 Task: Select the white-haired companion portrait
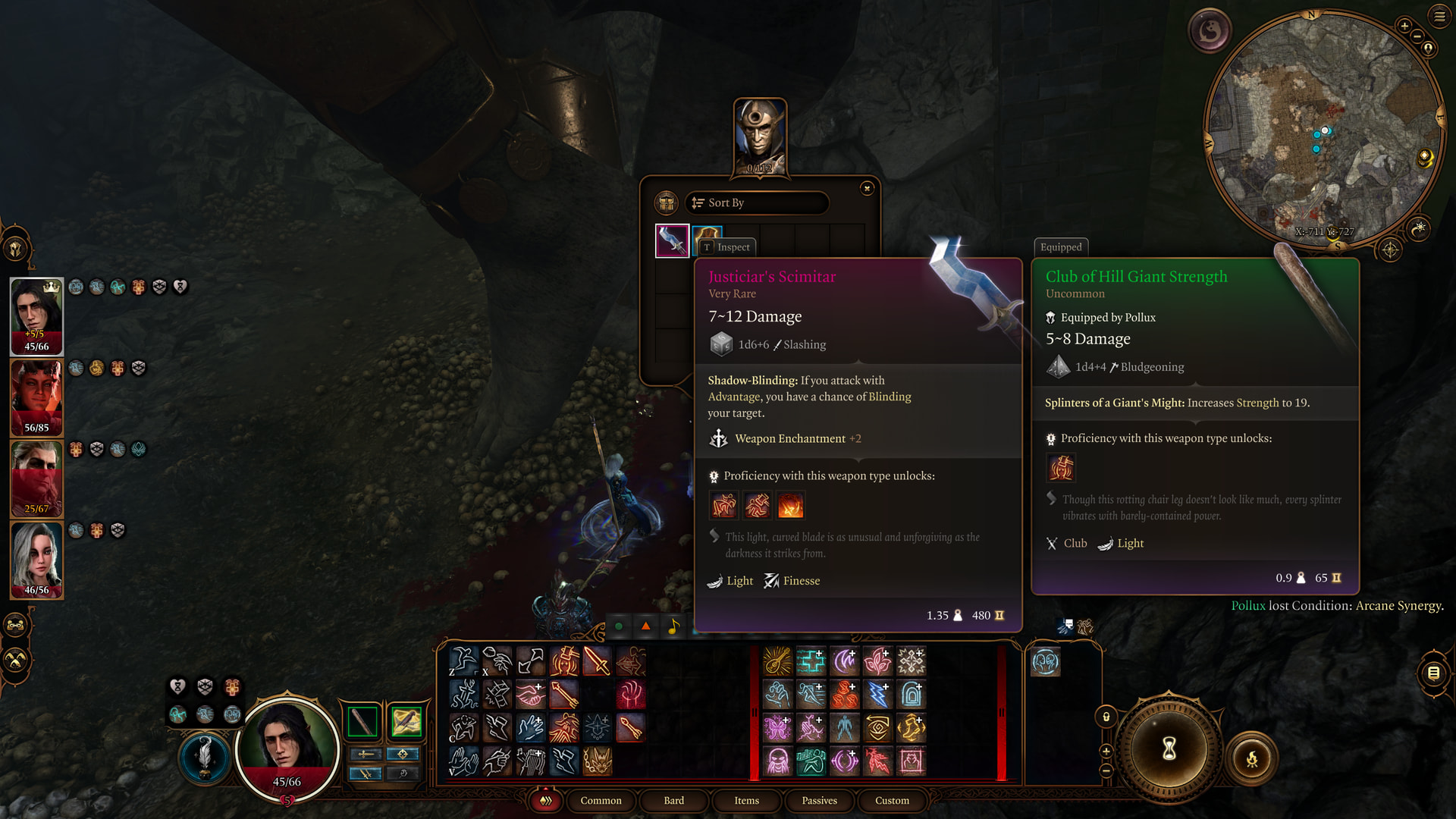pyautogui.click(x=36, y=560)
